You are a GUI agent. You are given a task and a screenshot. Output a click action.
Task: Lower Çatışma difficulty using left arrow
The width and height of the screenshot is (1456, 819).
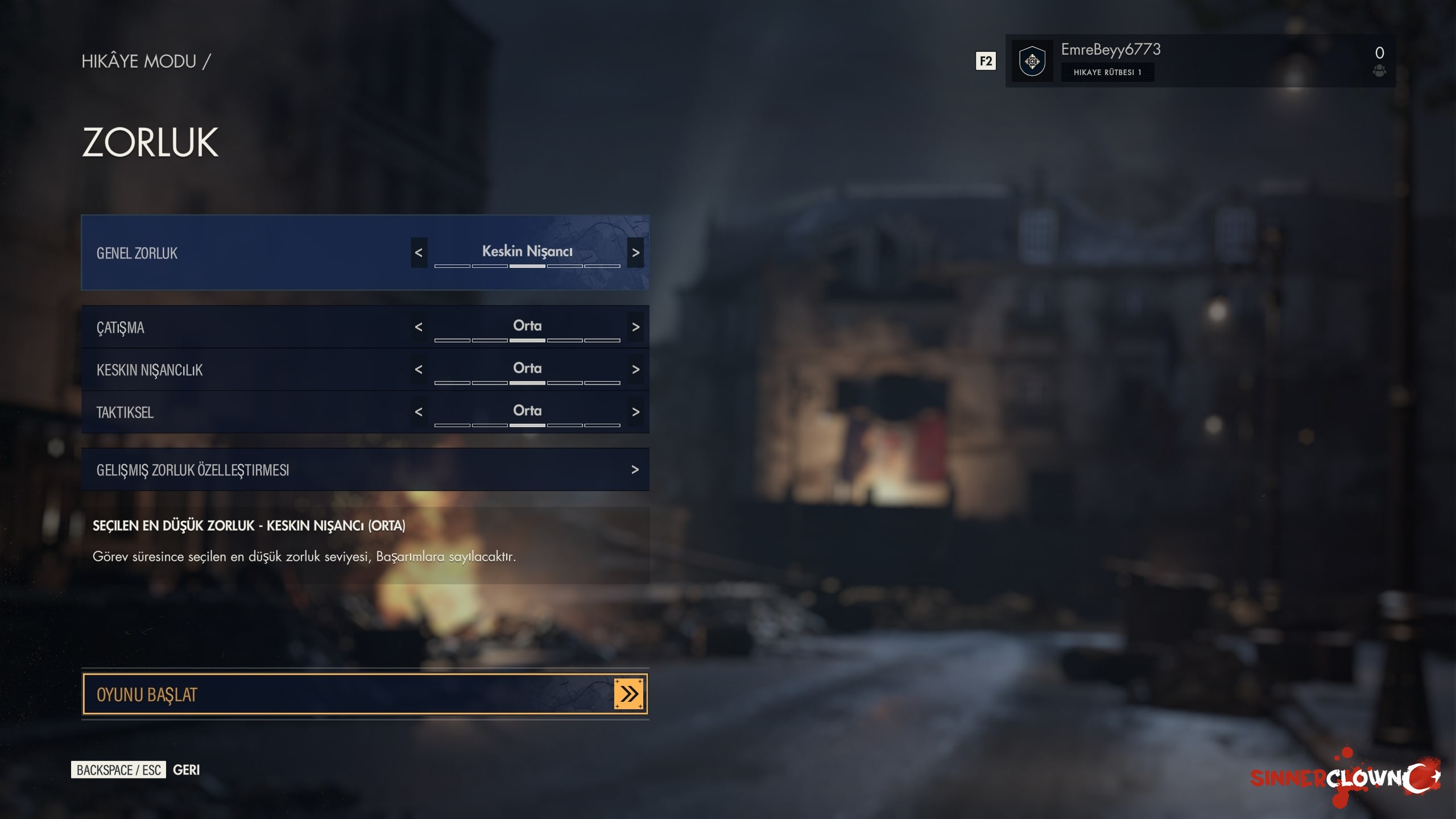[x=419, y=327]
